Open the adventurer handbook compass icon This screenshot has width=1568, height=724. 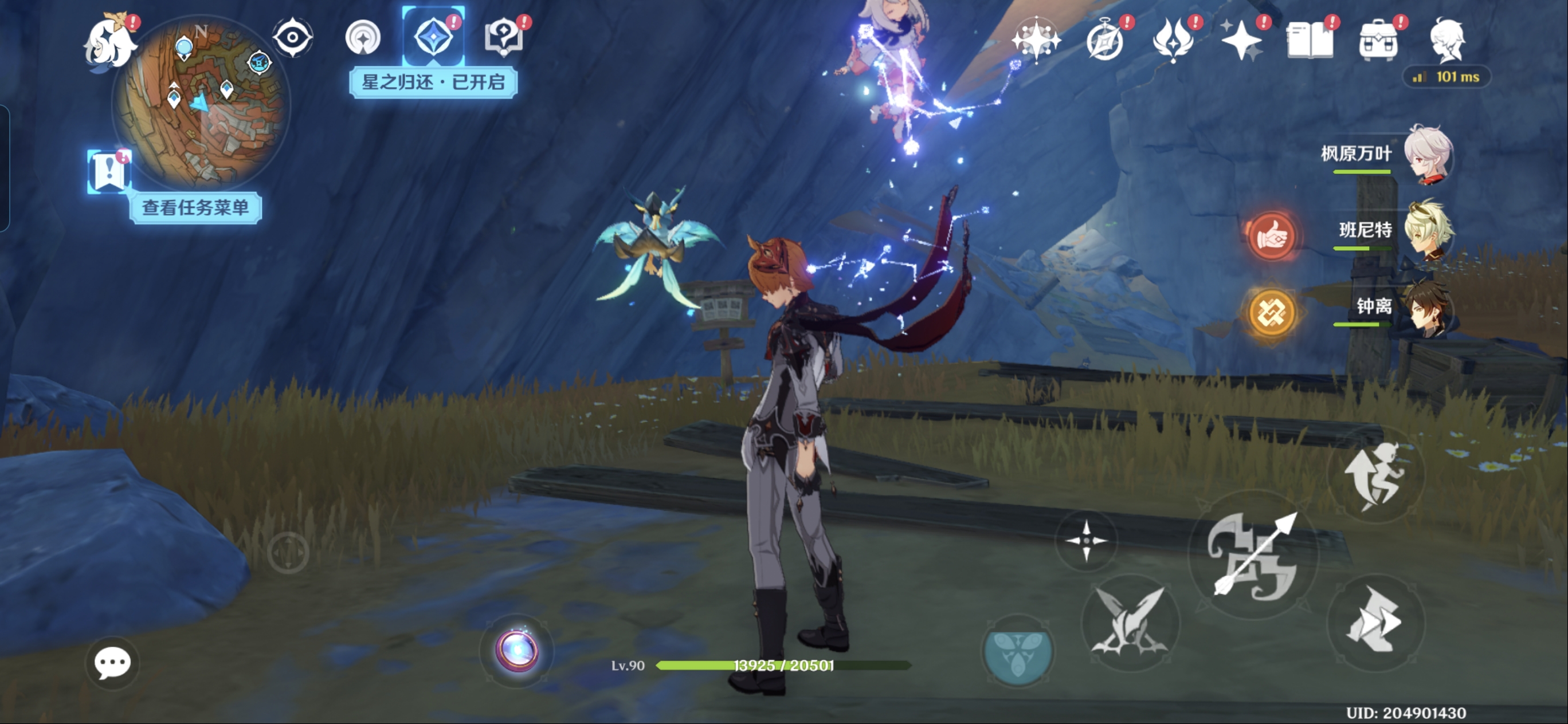click(x=1105, y=41)
